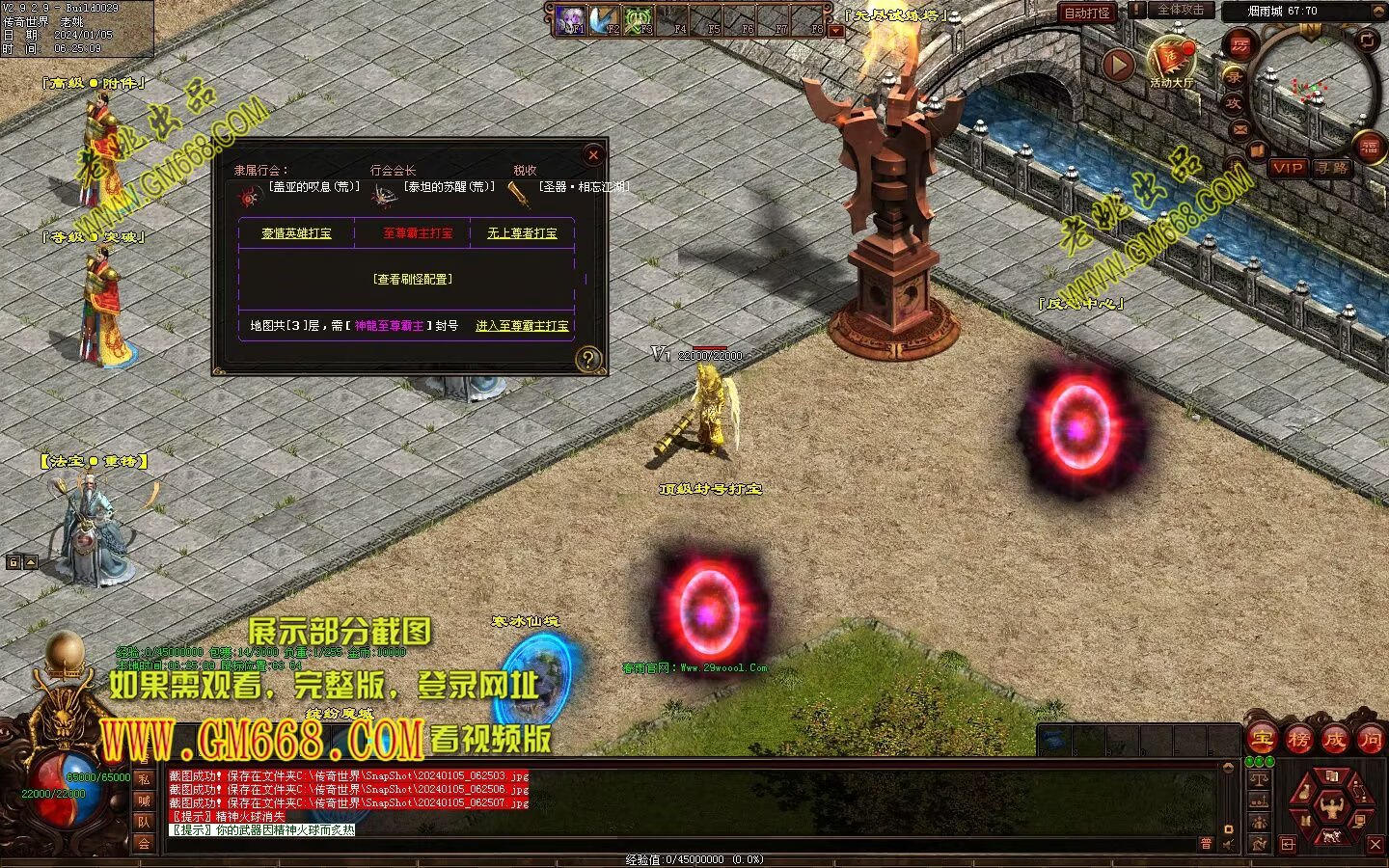This screenshot has height=868, width=1389.
Task: Open the 福 welfare button
Action: (1369, 148)
